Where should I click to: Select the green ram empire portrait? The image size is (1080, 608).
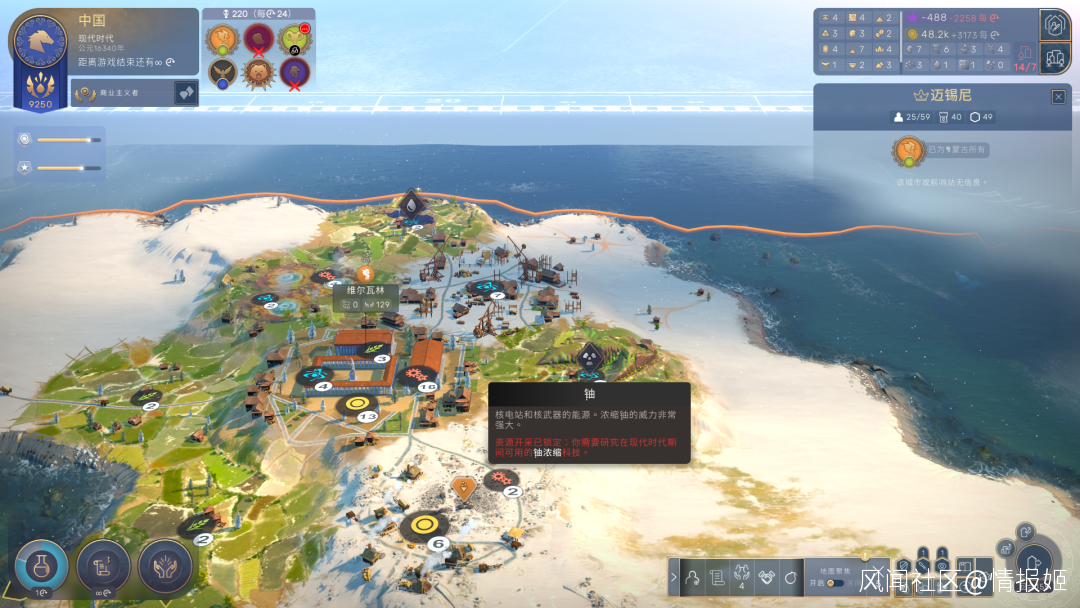coord(292,39)
